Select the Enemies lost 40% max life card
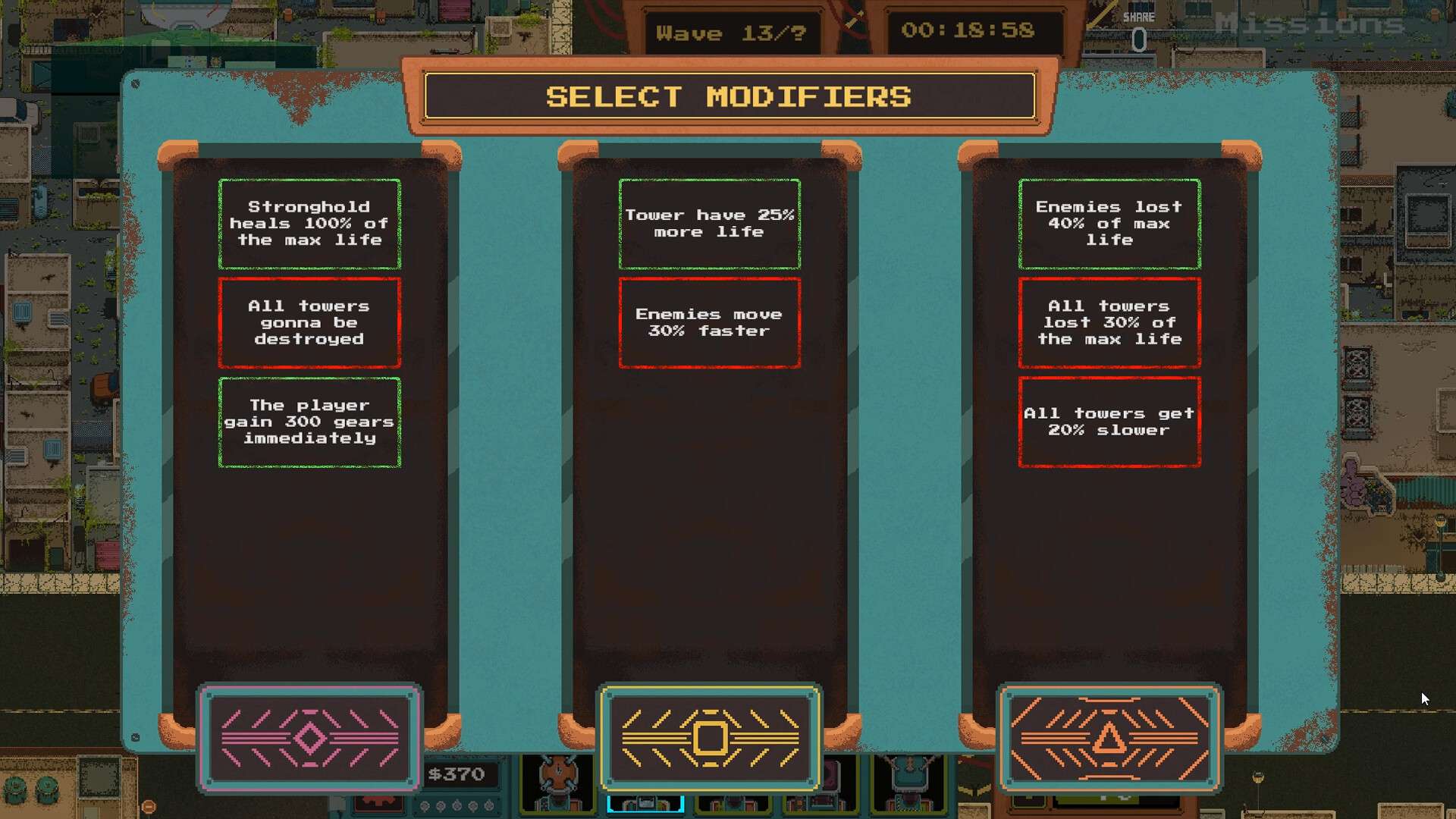This screenshot has width=1456, height=819. click(x=1109, y=224)
